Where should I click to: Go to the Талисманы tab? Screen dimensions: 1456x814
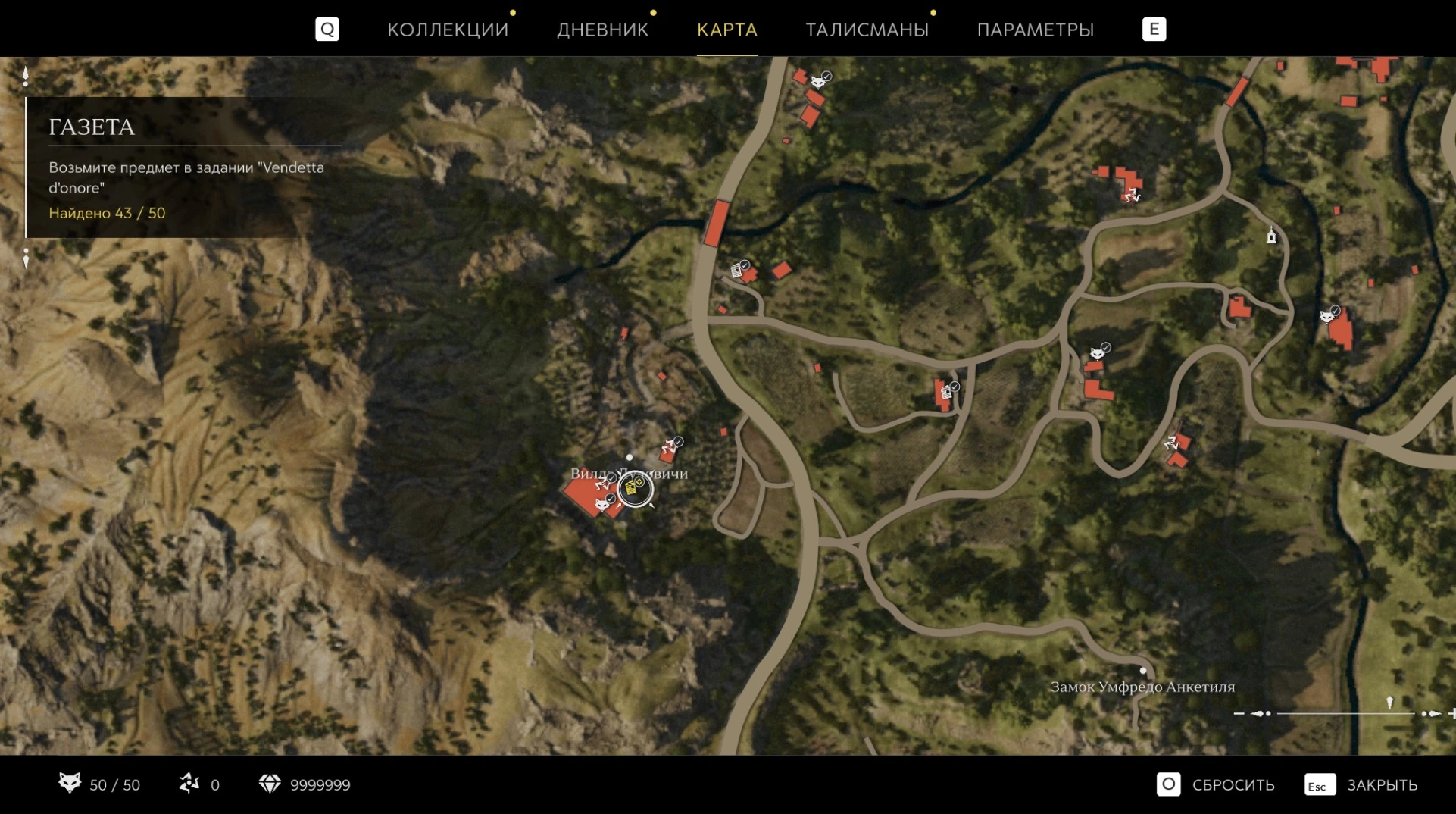[867, 30]
